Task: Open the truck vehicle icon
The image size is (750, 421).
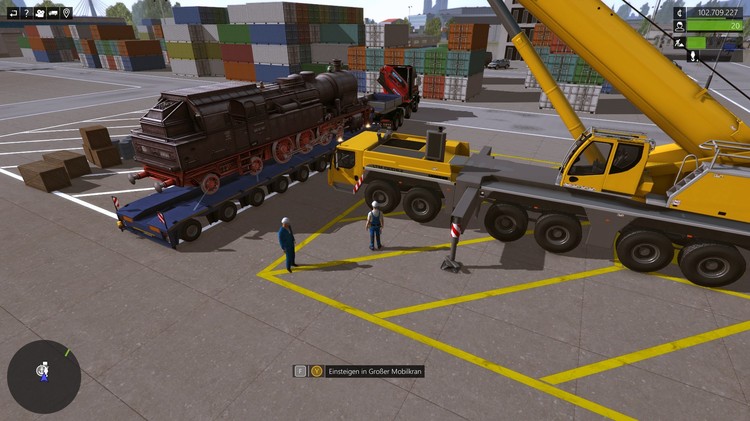Action: click(53, 13)
